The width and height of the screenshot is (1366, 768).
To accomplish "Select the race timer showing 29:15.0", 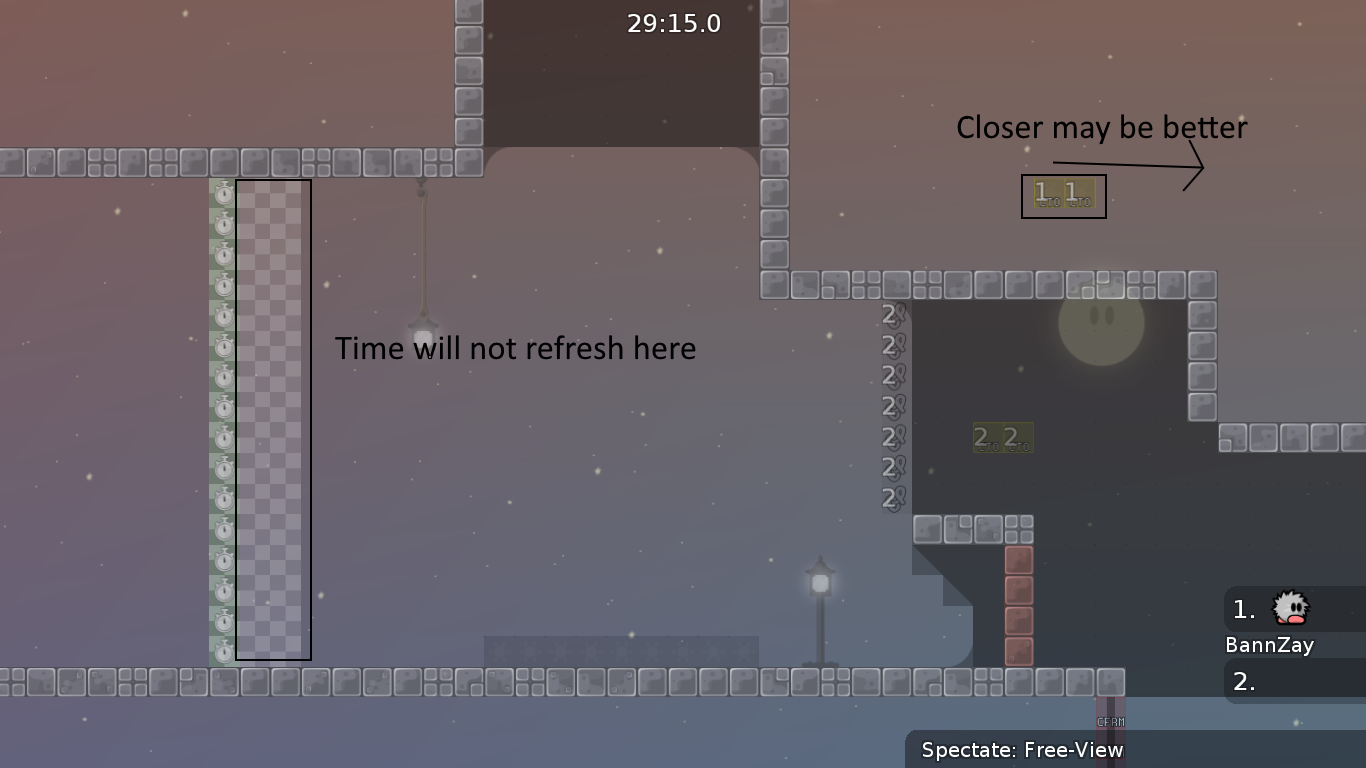I will pyautogui.click(x=675, y=23).
